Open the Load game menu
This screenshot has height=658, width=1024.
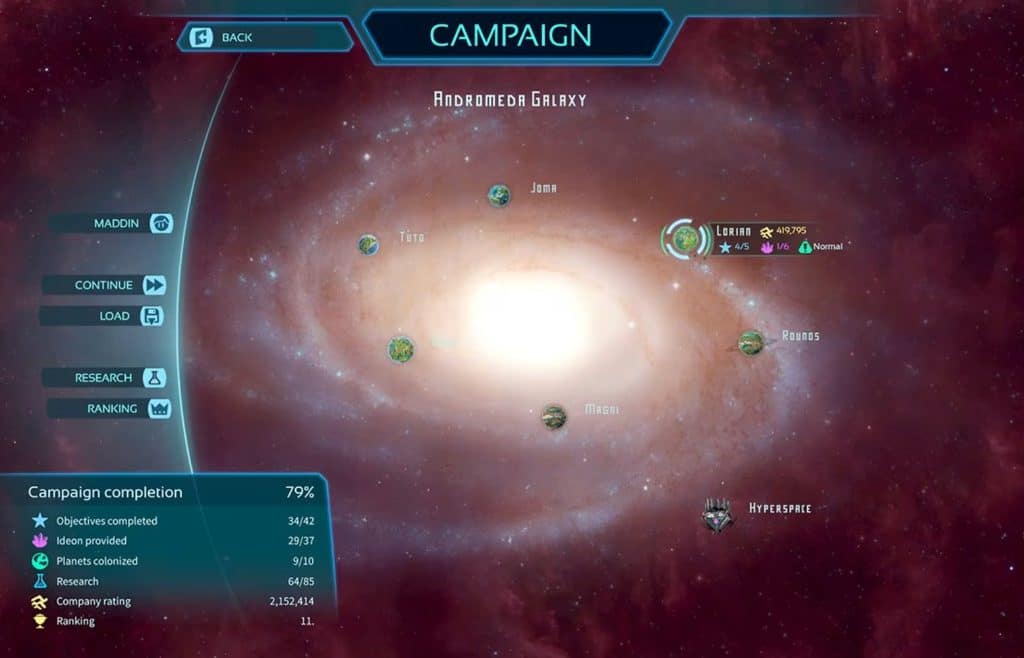click(102, 316)
